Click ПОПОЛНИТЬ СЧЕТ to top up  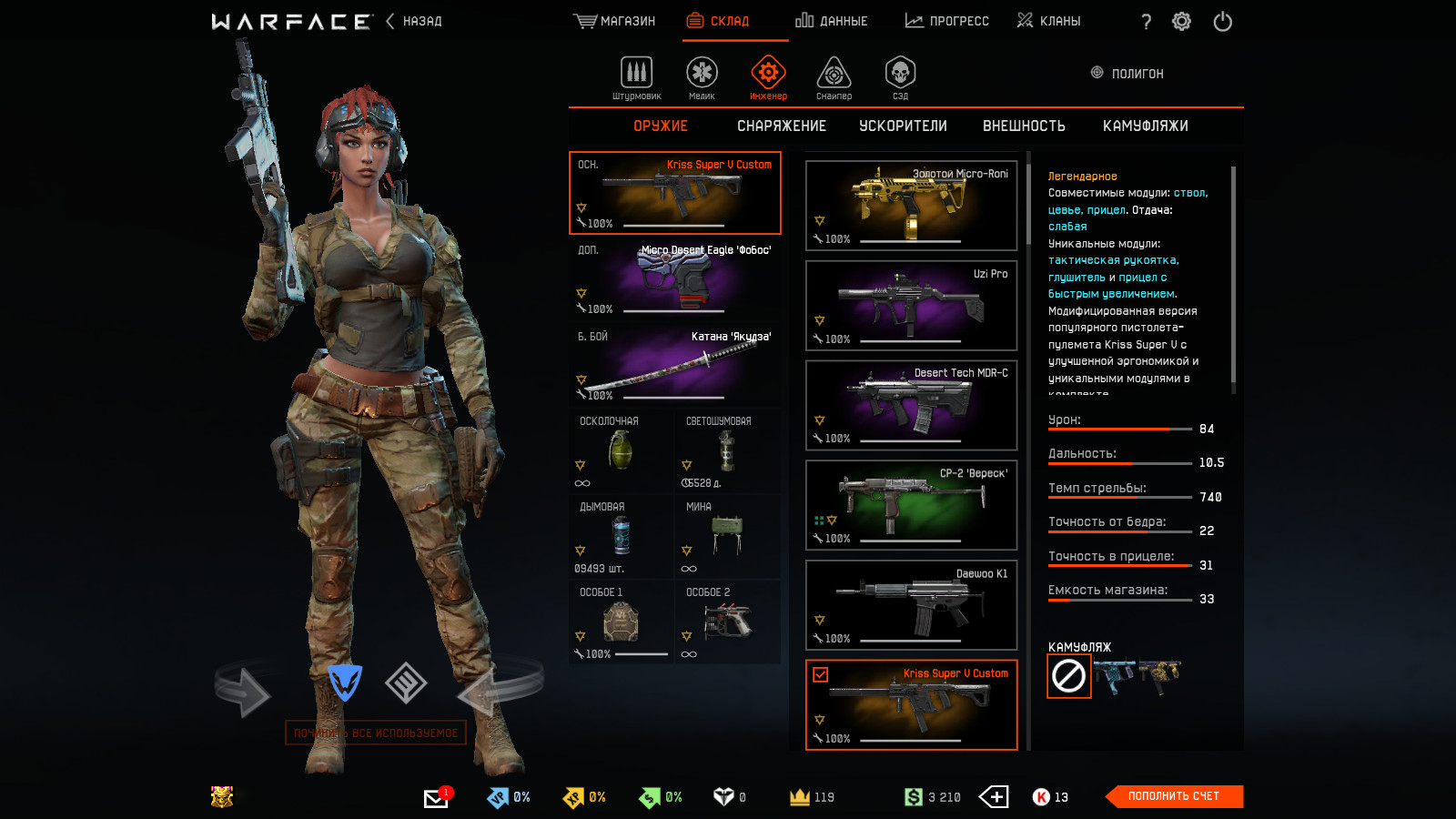pyautogui.click(x=1174, y=796)
